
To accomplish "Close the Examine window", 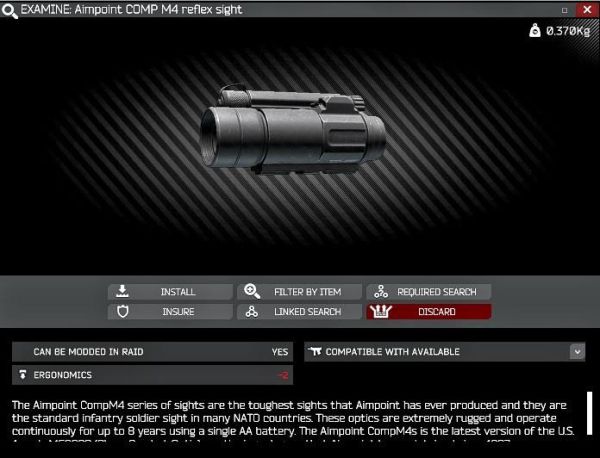I will click(x=586, y=9).
